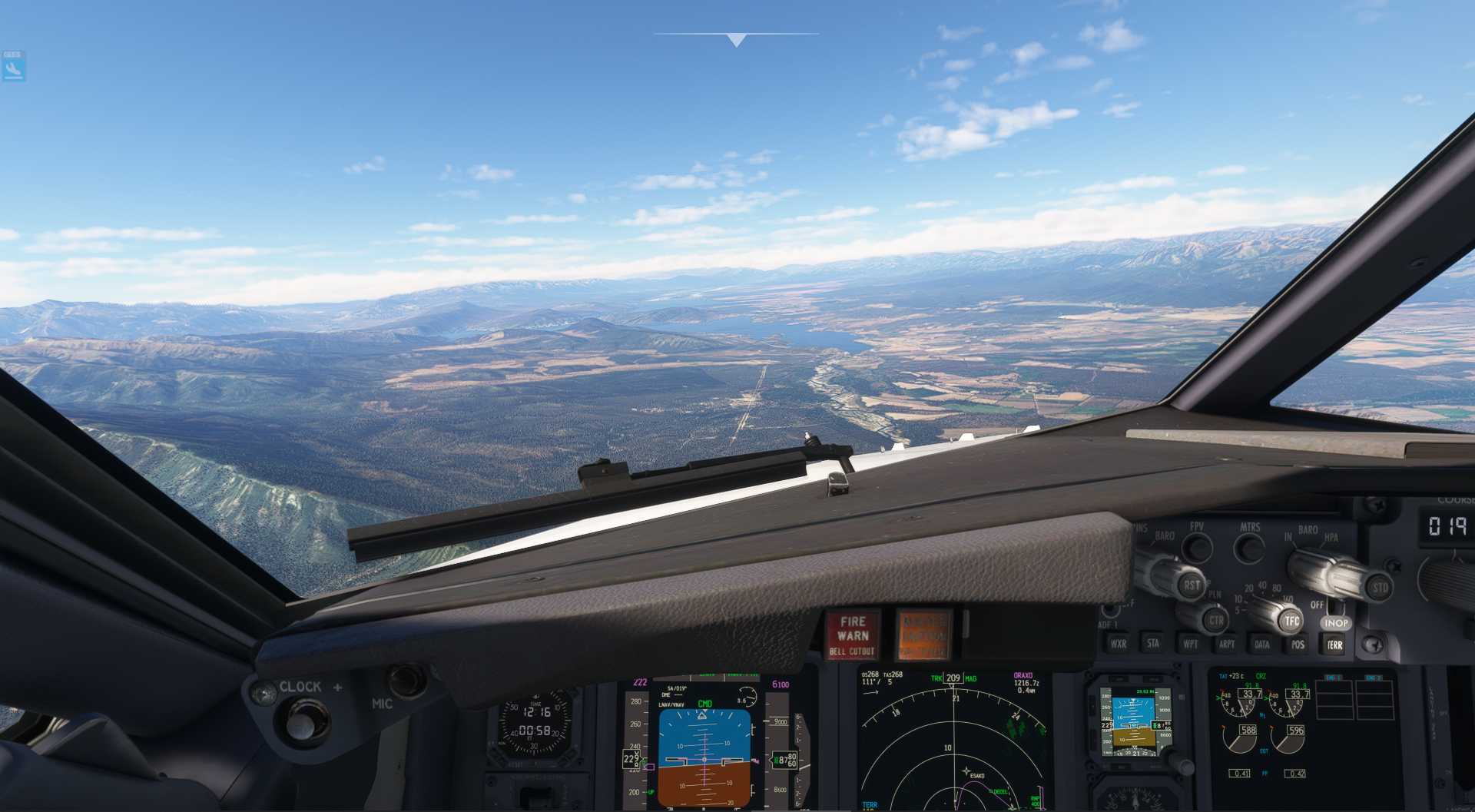Viewport: 1475px width, 812px height.
Task: Push the TFC traffic knob button
Action: pos(1291,621)
